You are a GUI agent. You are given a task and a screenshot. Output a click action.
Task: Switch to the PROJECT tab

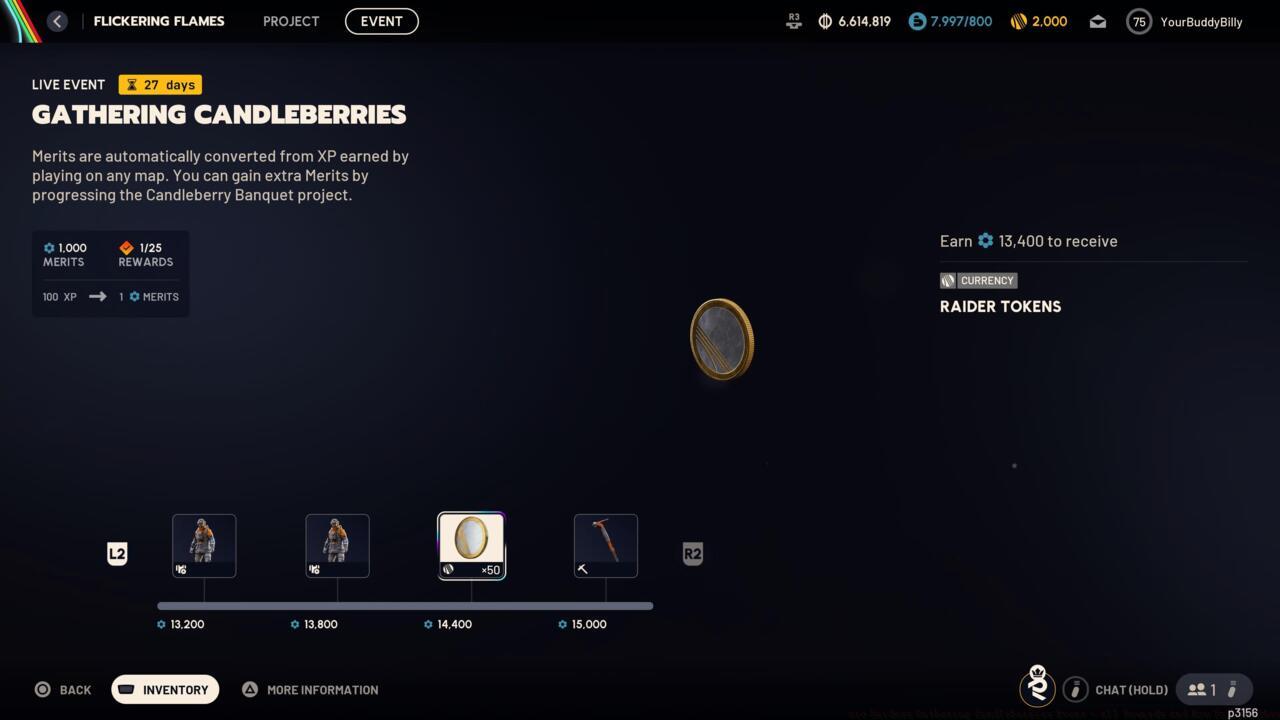tap(290, 21)
